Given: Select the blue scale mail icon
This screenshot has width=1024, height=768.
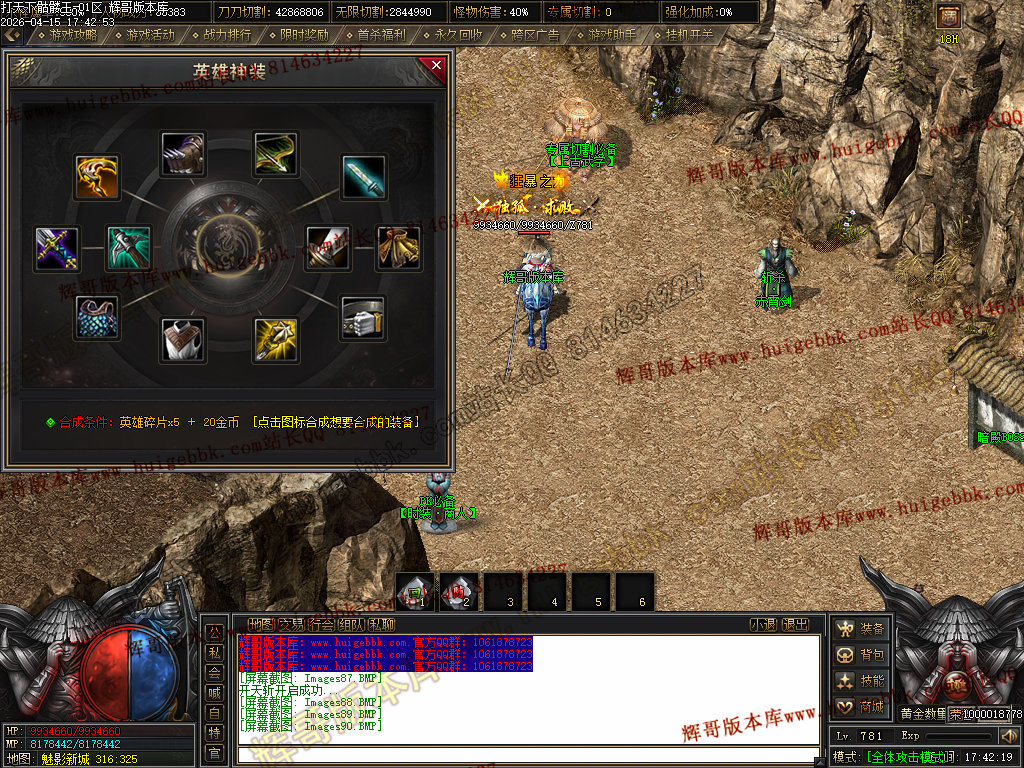Looking at the screenshot, I should point(97,317).
